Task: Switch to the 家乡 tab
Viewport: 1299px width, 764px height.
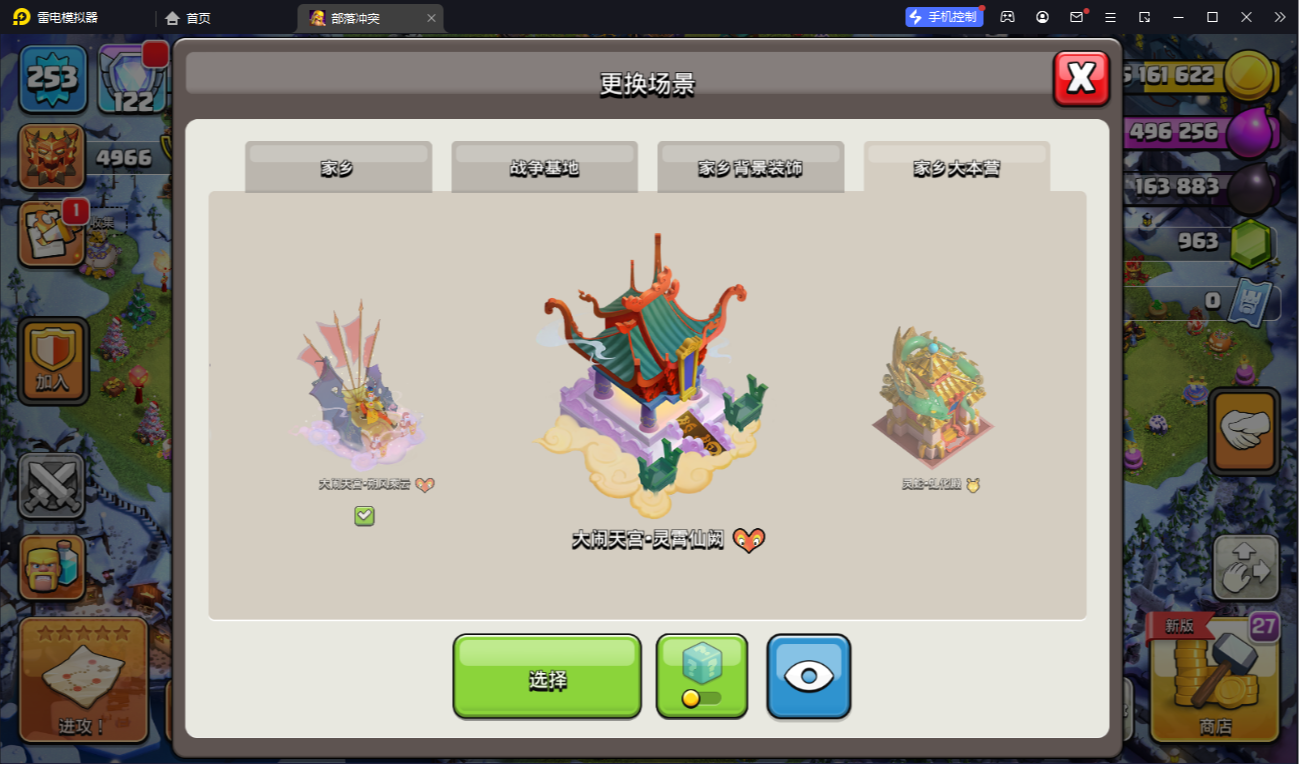Action: tap(338, 167)
